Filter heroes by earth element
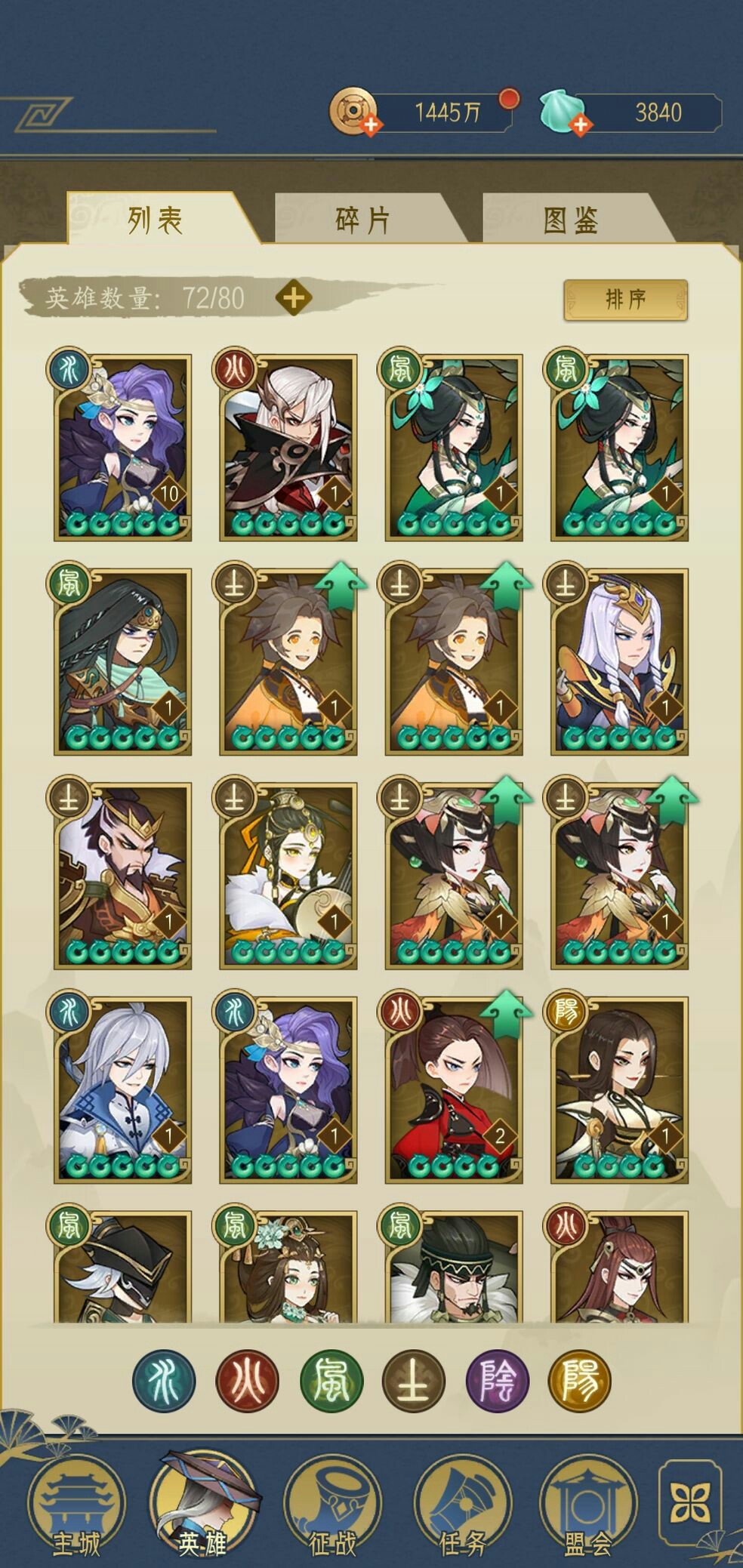The image size is (743, 1568). (x=414, y=1381)
